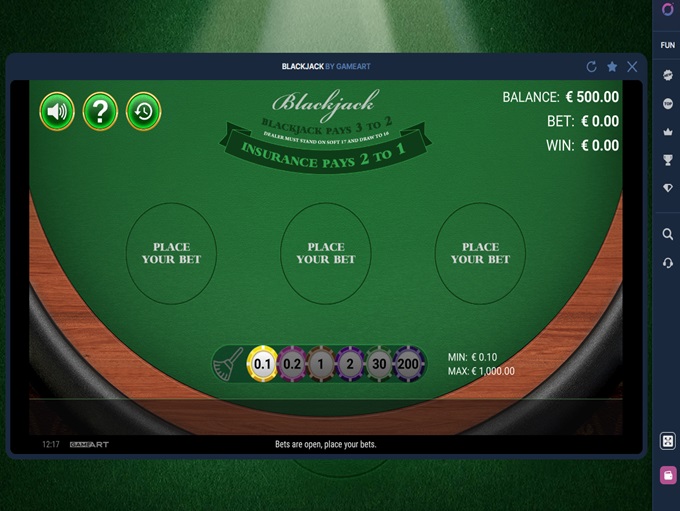
Task: Open the headset support icon
Action: click(x=668, y=262)
